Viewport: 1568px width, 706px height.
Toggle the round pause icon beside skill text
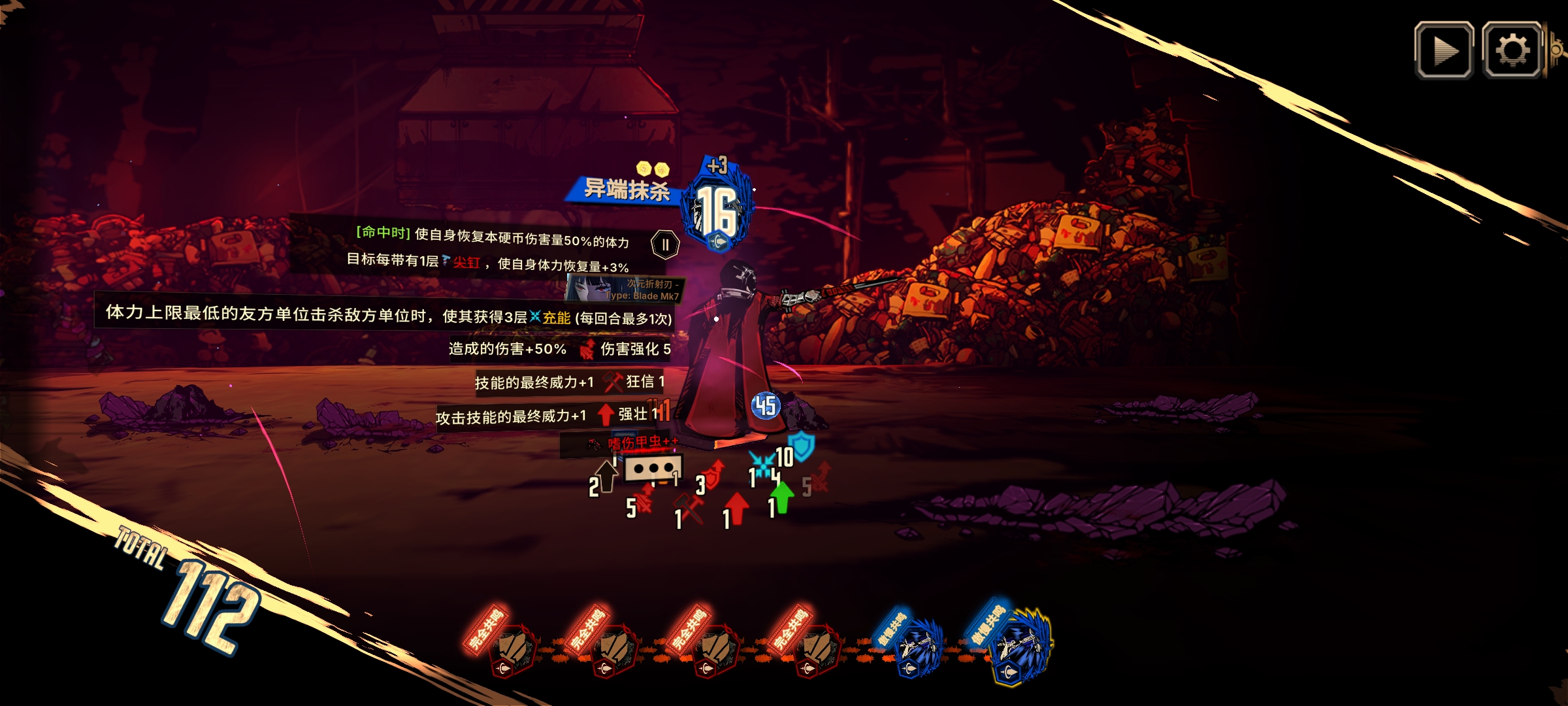[665, 245]
